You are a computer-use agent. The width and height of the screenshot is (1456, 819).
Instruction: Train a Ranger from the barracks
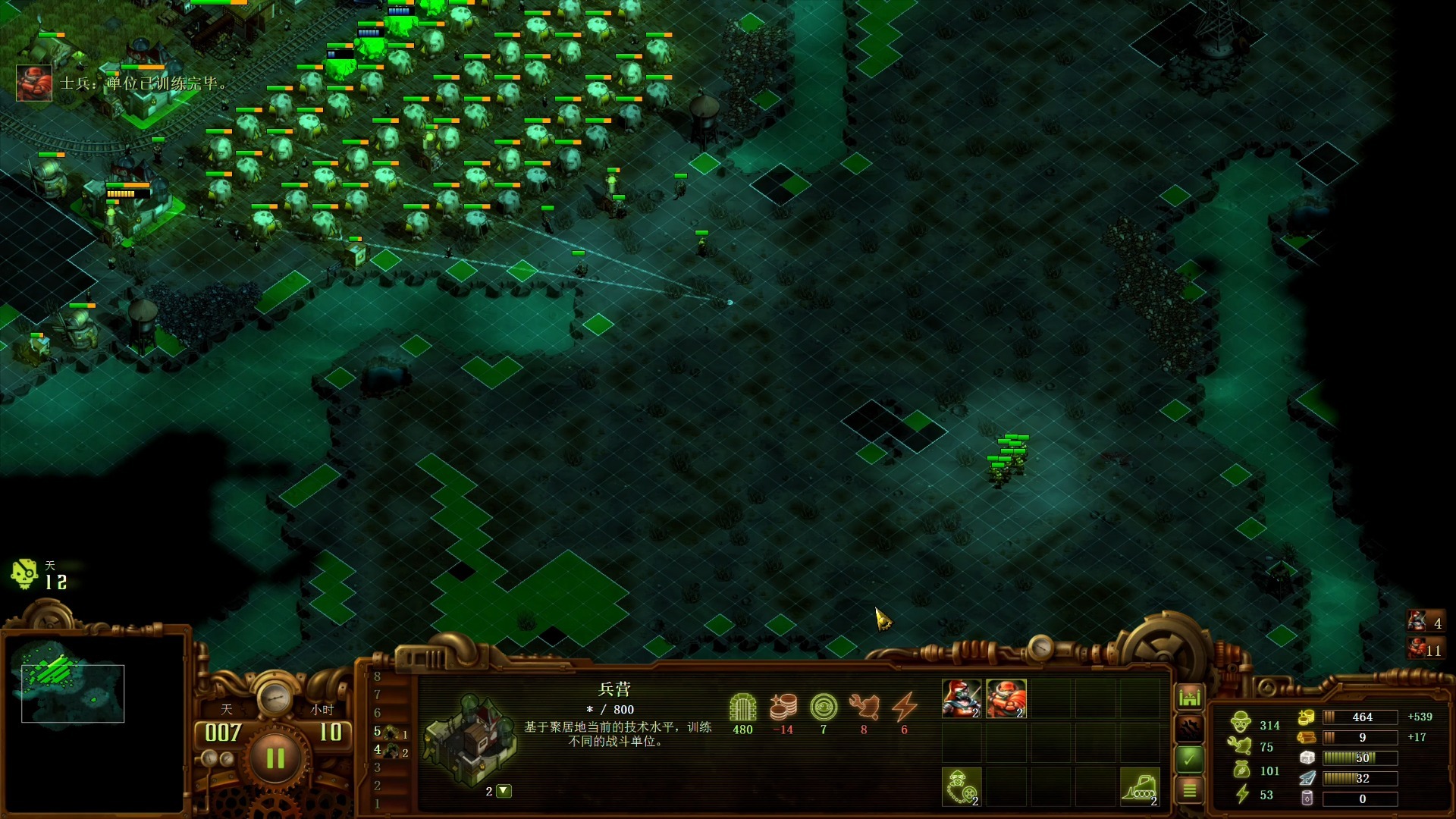point(962,698)
